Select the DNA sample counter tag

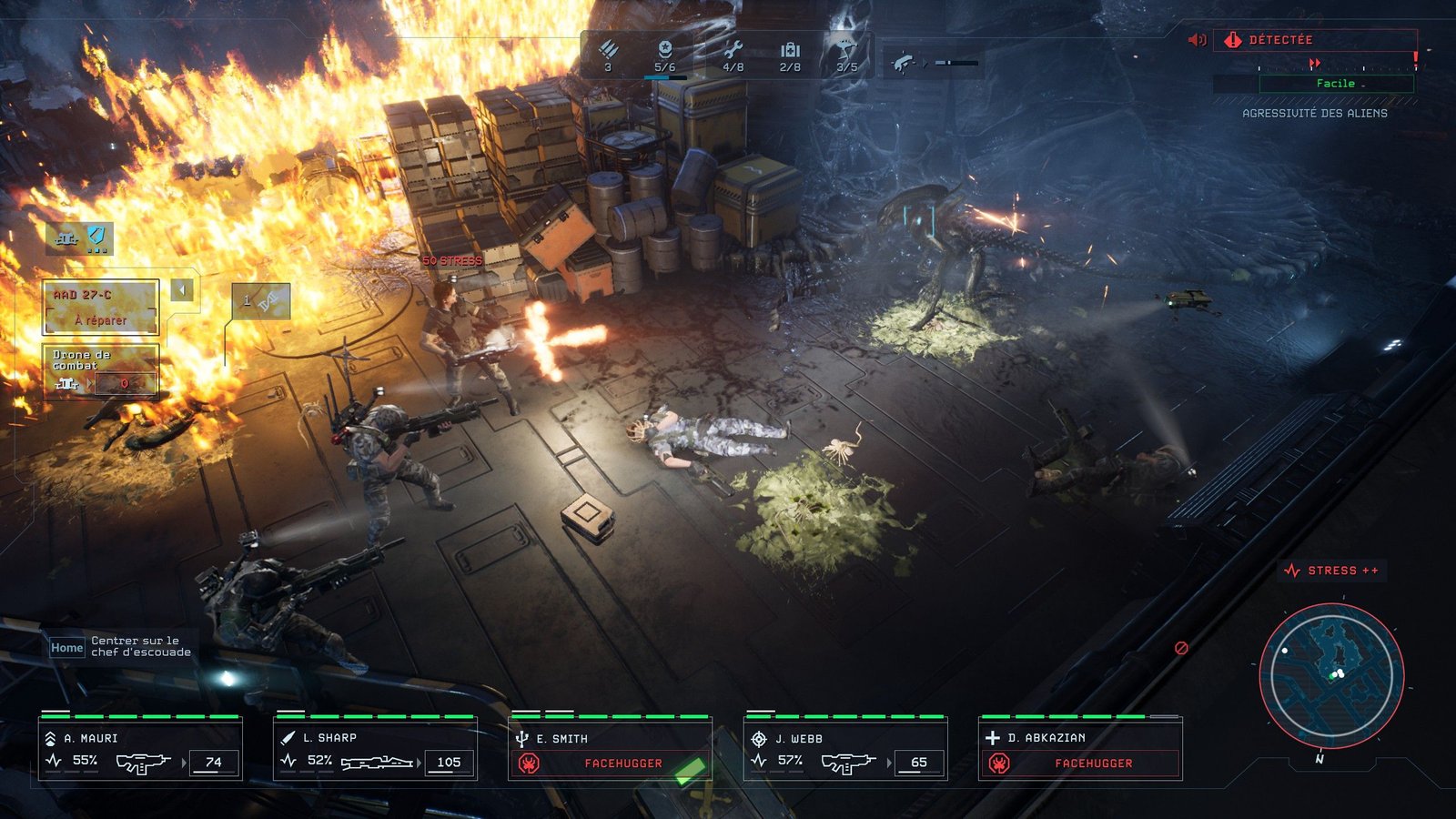(x=261, y=301)
